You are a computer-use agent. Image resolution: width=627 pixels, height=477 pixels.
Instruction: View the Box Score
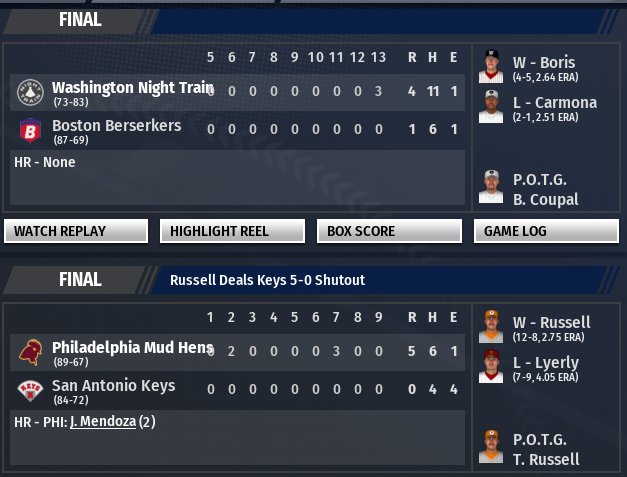[x=388, y=231]
